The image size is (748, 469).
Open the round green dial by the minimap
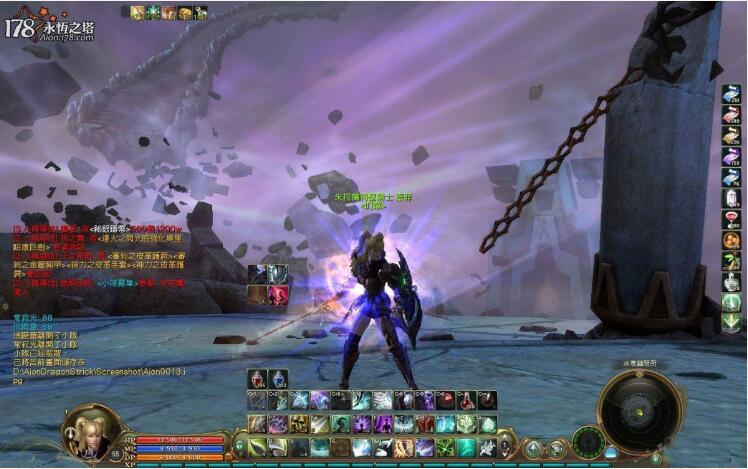tap(588, 440)
